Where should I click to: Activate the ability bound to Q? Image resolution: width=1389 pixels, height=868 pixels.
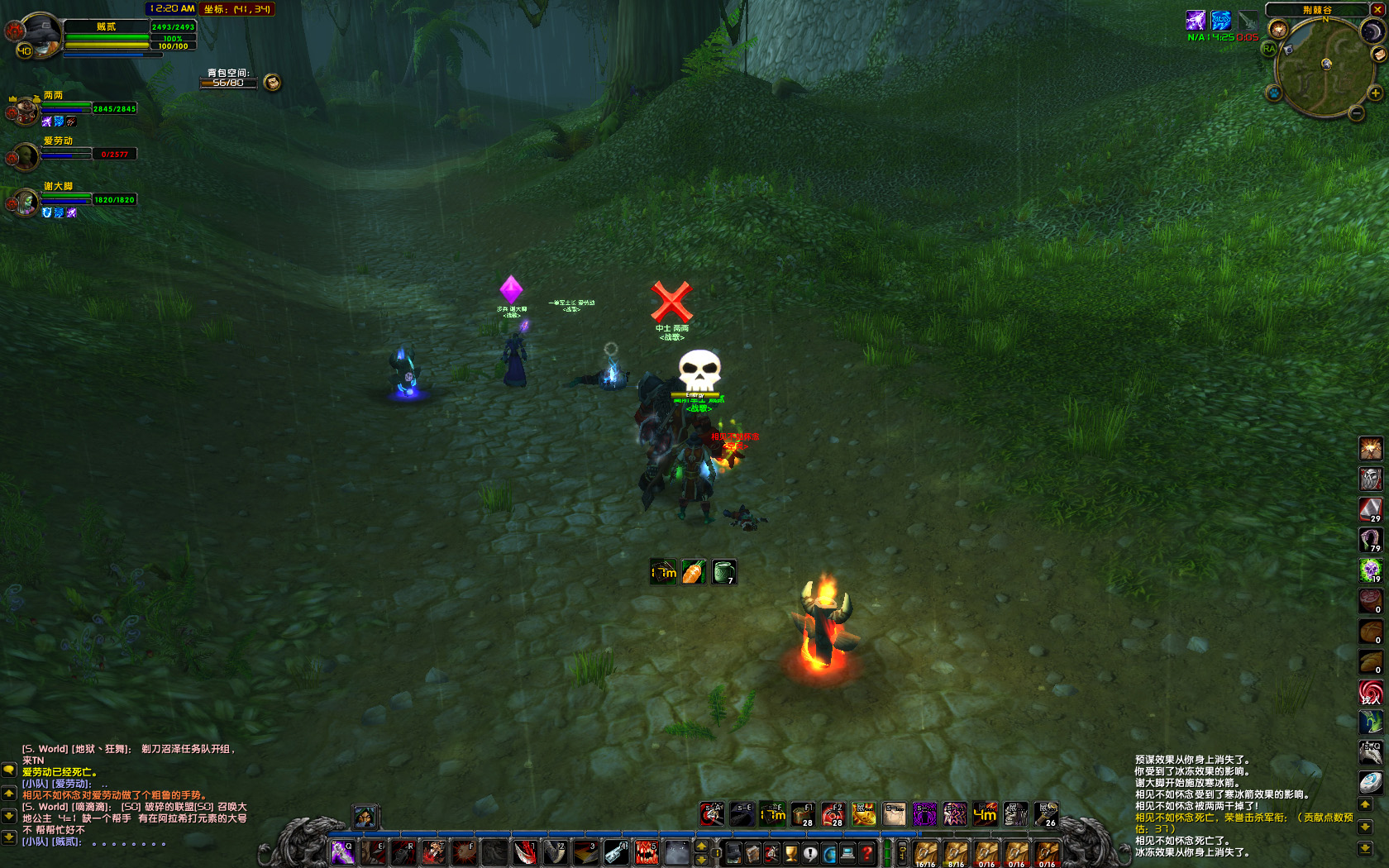point(343,852)
